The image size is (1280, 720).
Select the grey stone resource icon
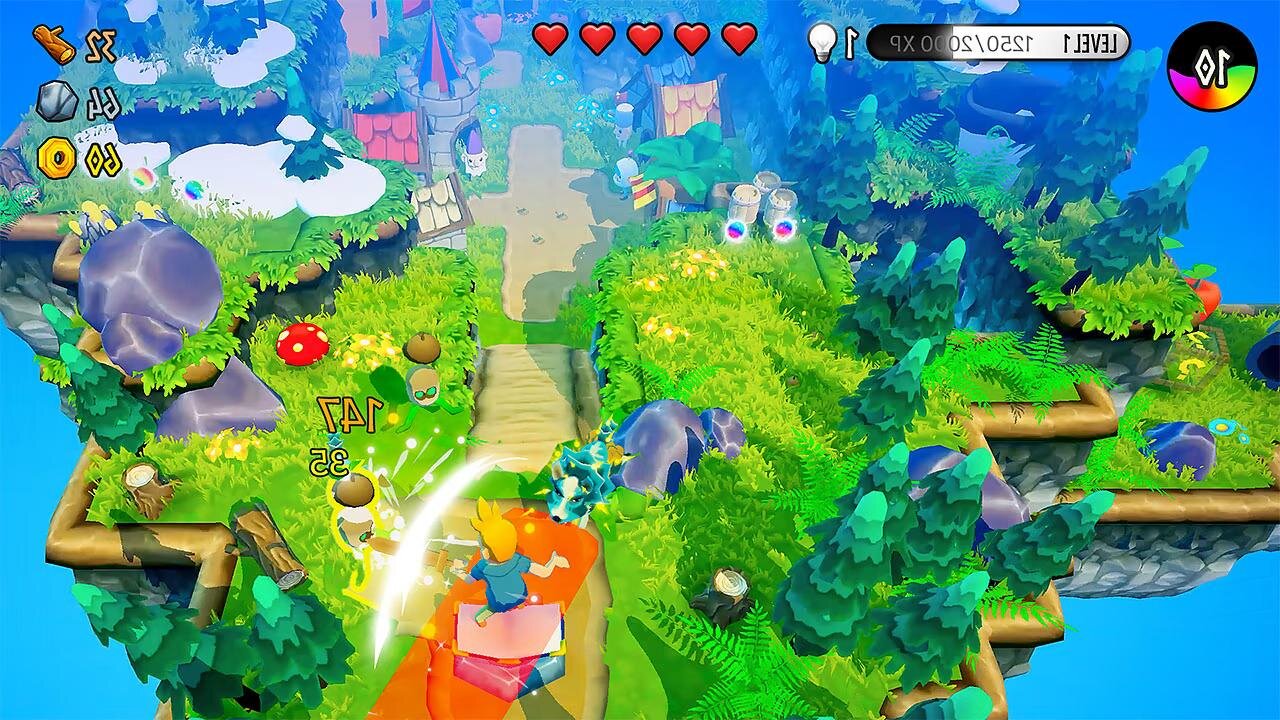pos(56,101)
